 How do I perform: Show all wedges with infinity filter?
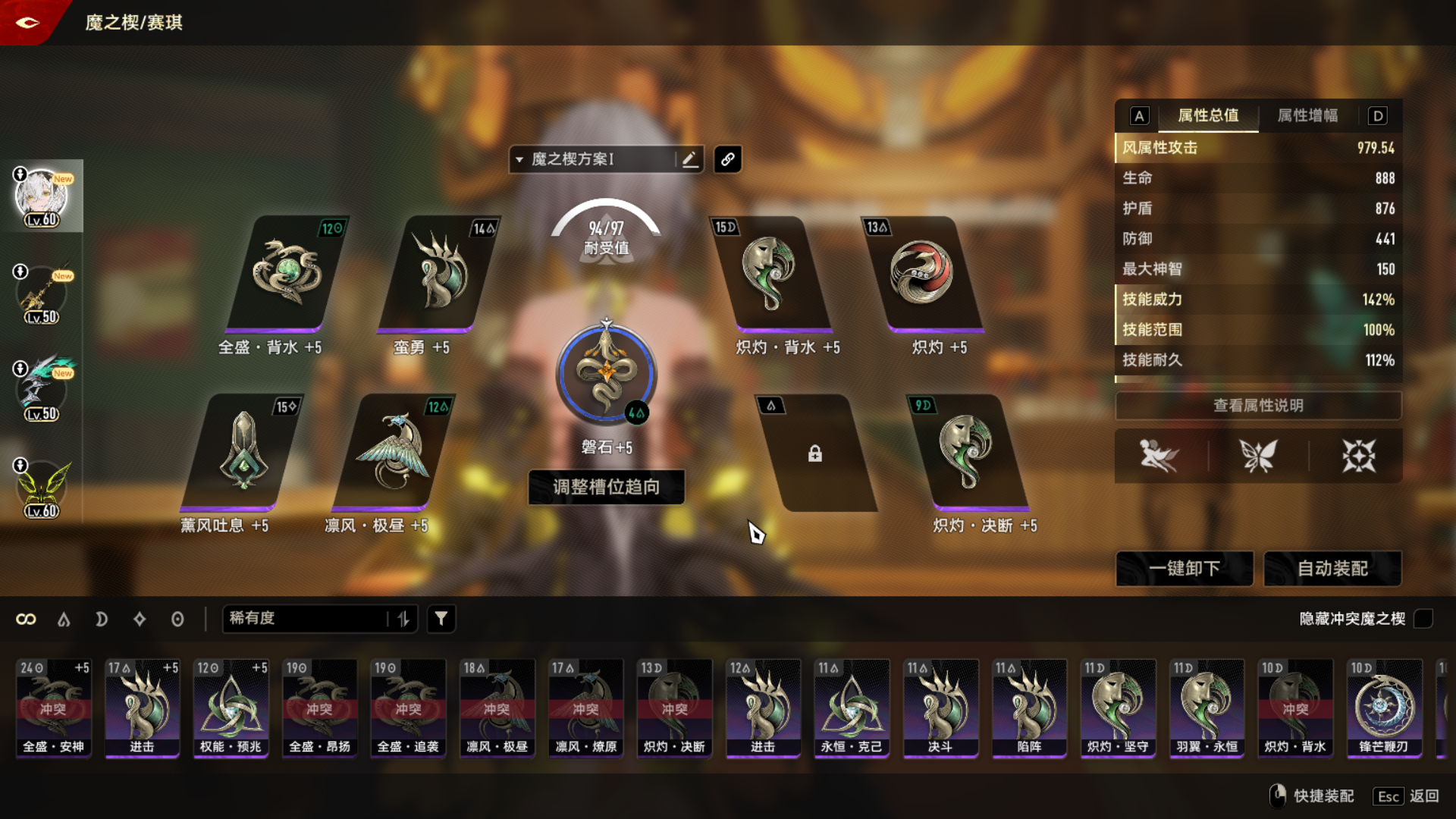[26, 620]
